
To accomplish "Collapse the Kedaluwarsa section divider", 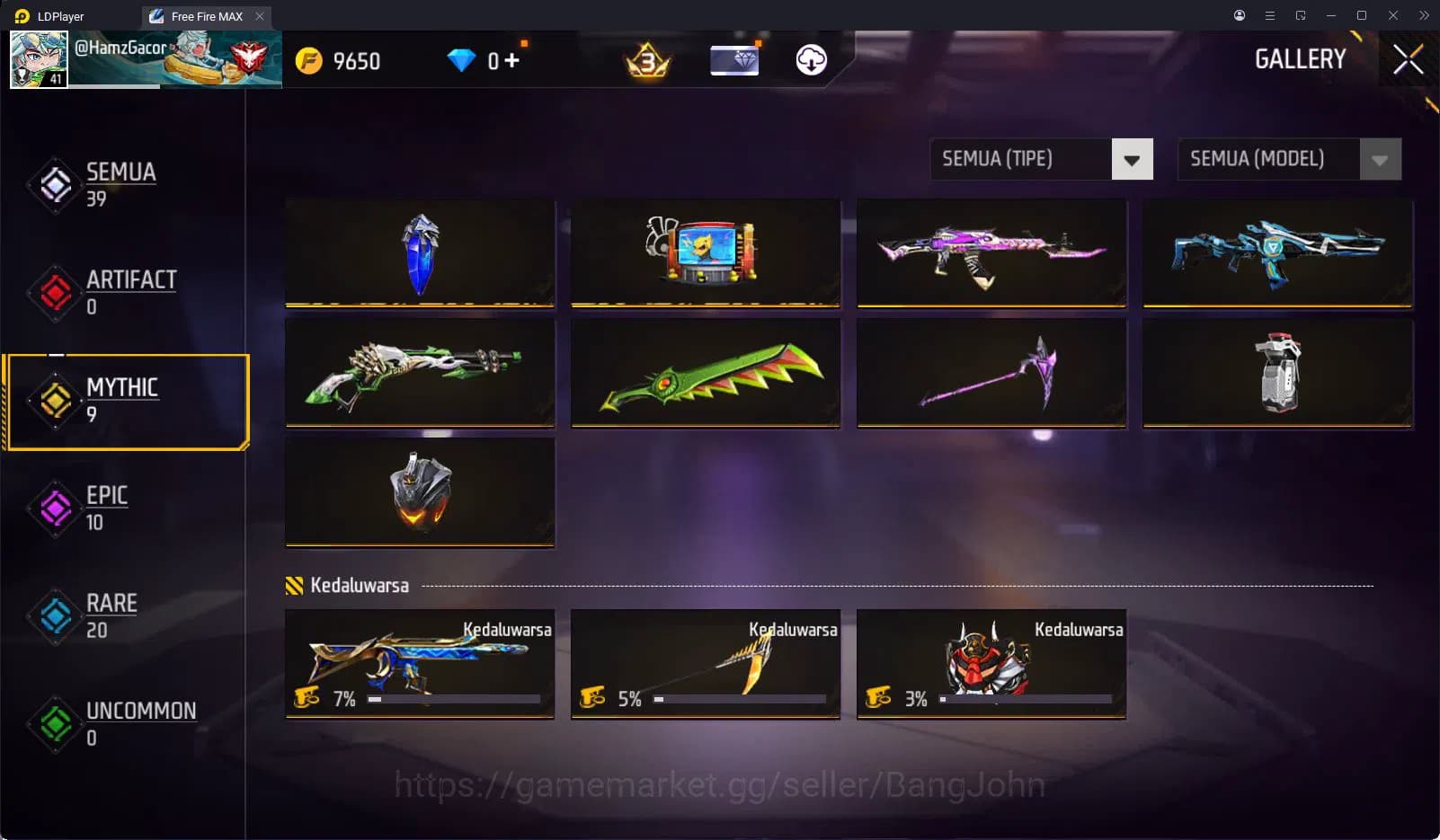I will [358, 584].
